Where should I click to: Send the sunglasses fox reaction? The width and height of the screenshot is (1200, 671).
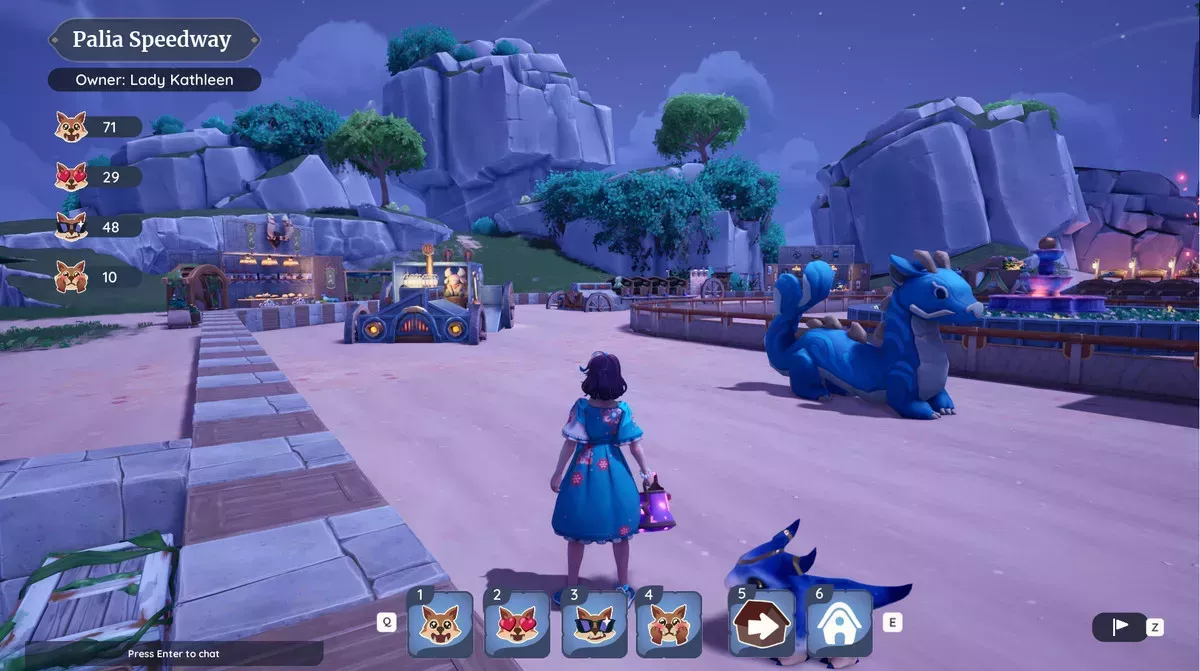click(594, 624)
